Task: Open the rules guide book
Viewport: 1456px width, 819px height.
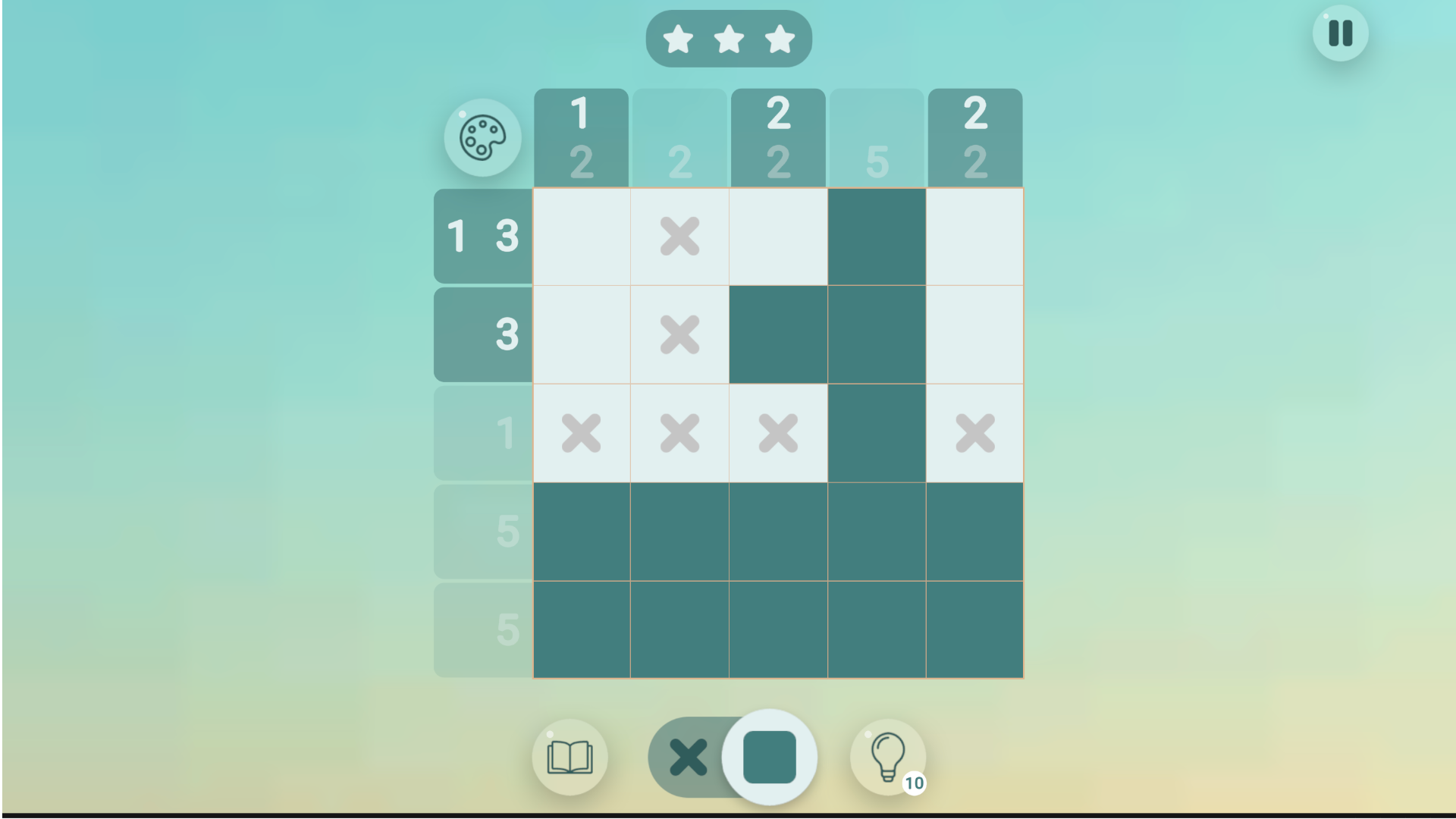Action: [570, 757]
